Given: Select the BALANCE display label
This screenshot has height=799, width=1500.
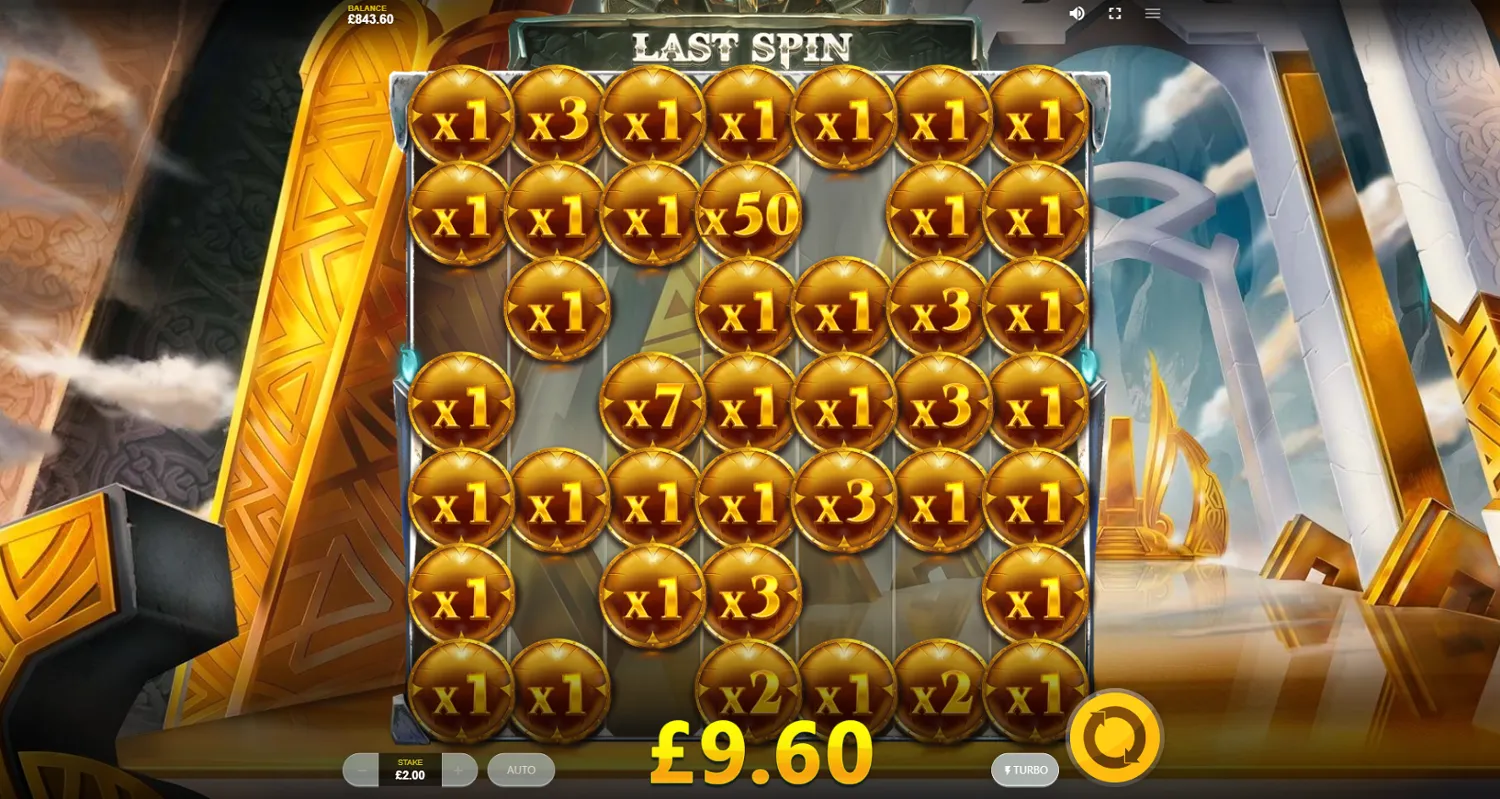Looking at the screenshot, I should [x=368, y=8].
